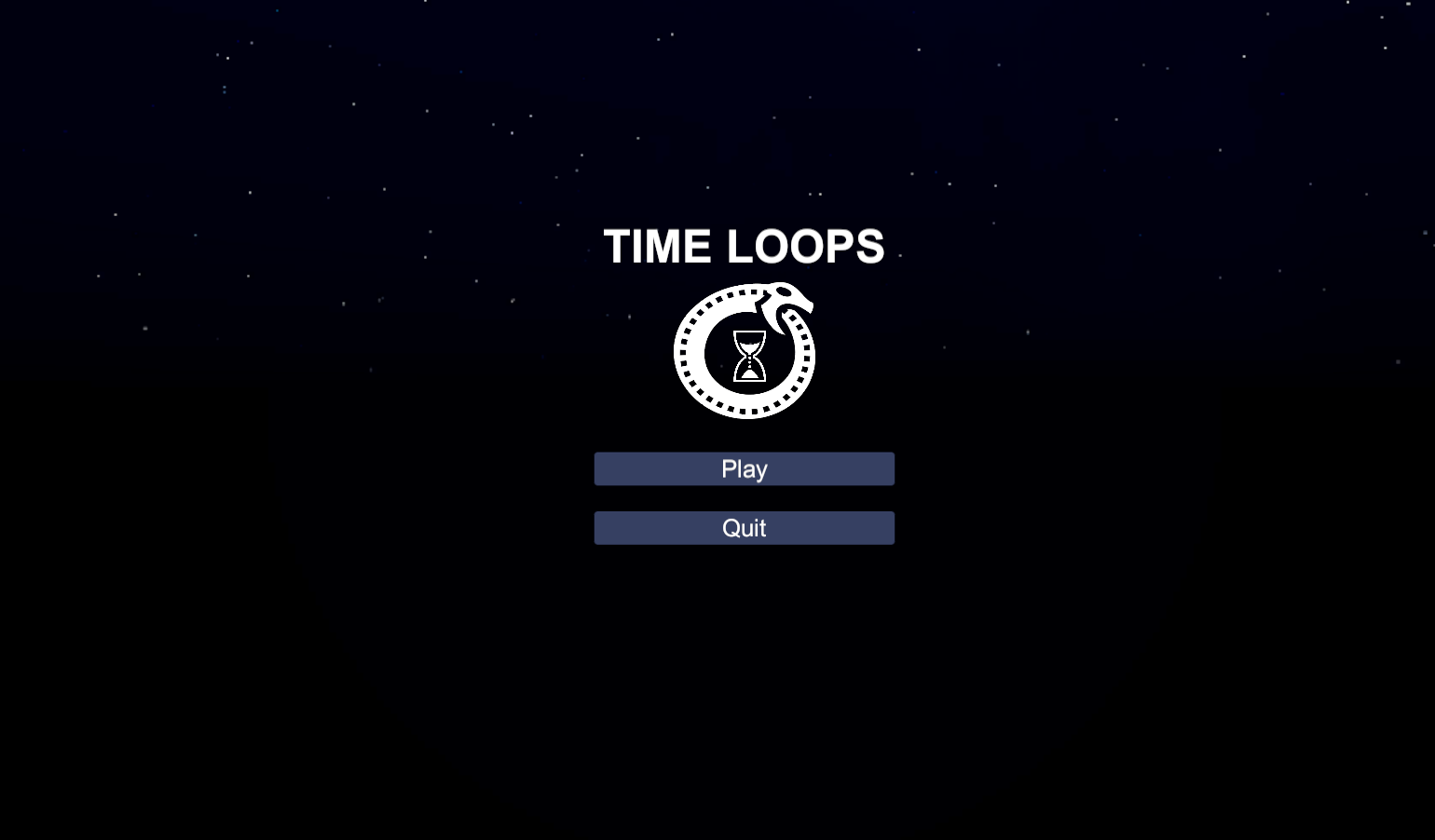Click the sky area above the title
The height and width of the screenshot is (840, 1435).
pos(745,140)
